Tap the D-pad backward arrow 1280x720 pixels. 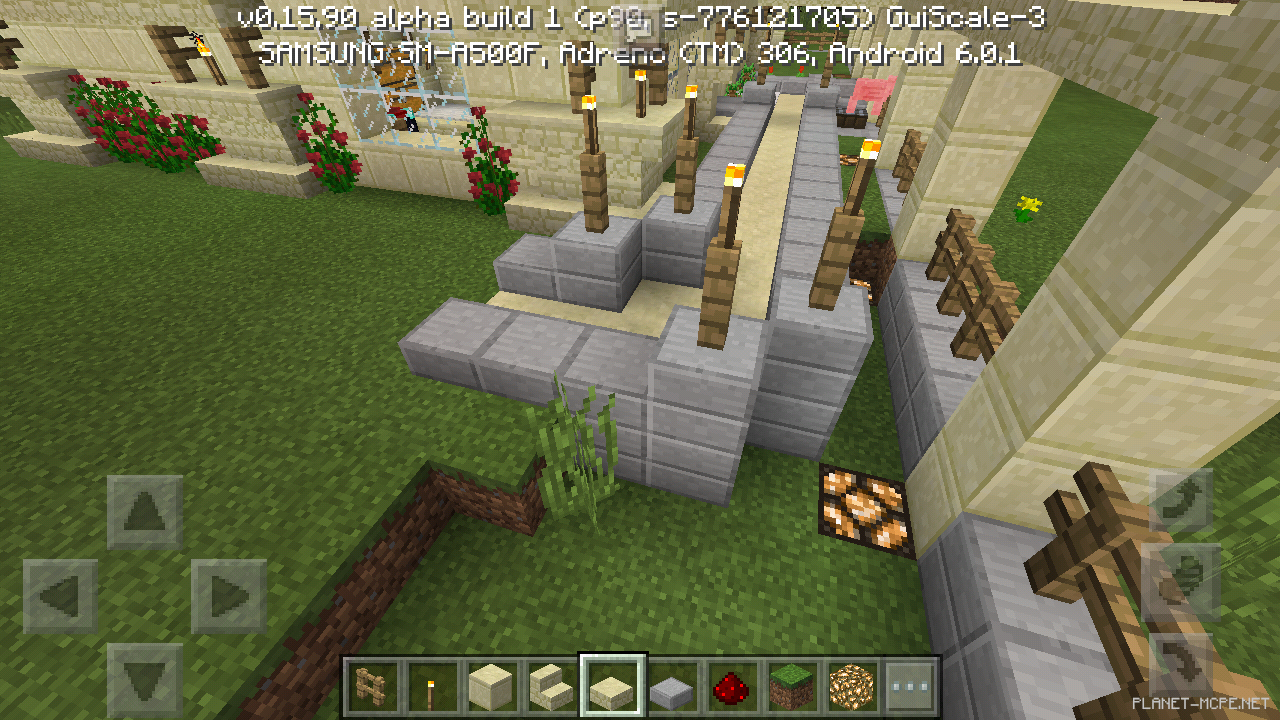click(145, 680)
